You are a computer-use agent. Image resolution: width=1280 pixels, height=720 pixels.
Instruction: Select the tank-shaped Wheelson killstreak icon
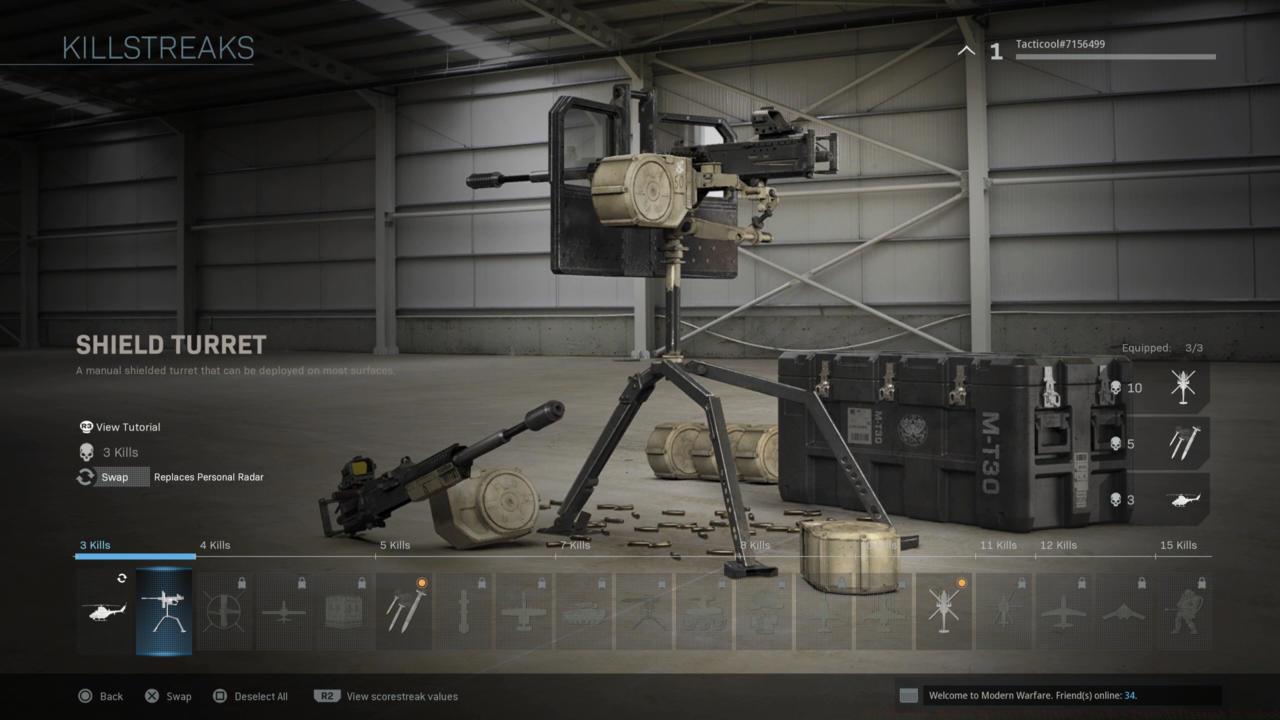pyautogui.click(x=585, y=610)
